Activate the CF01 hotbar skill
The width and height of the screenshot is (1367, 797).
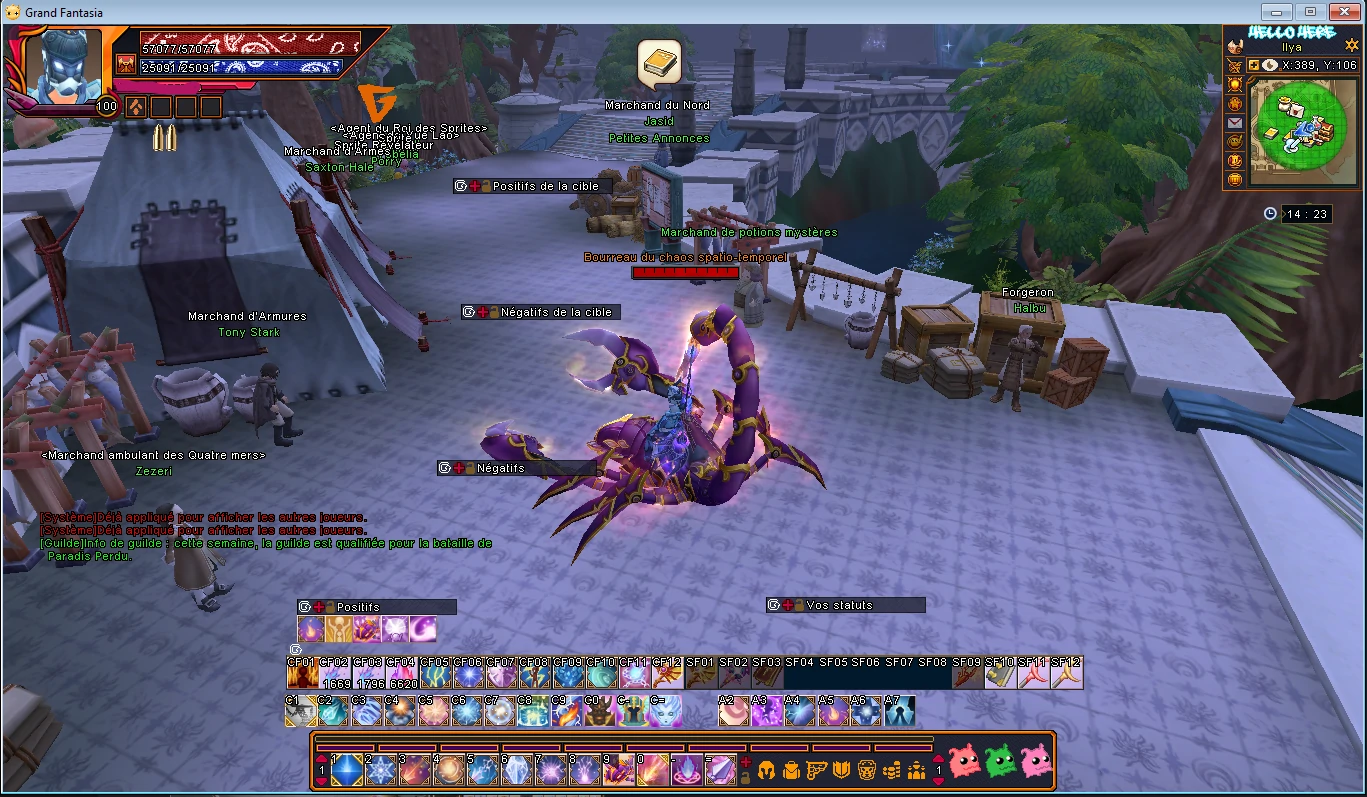coord(302,674)
